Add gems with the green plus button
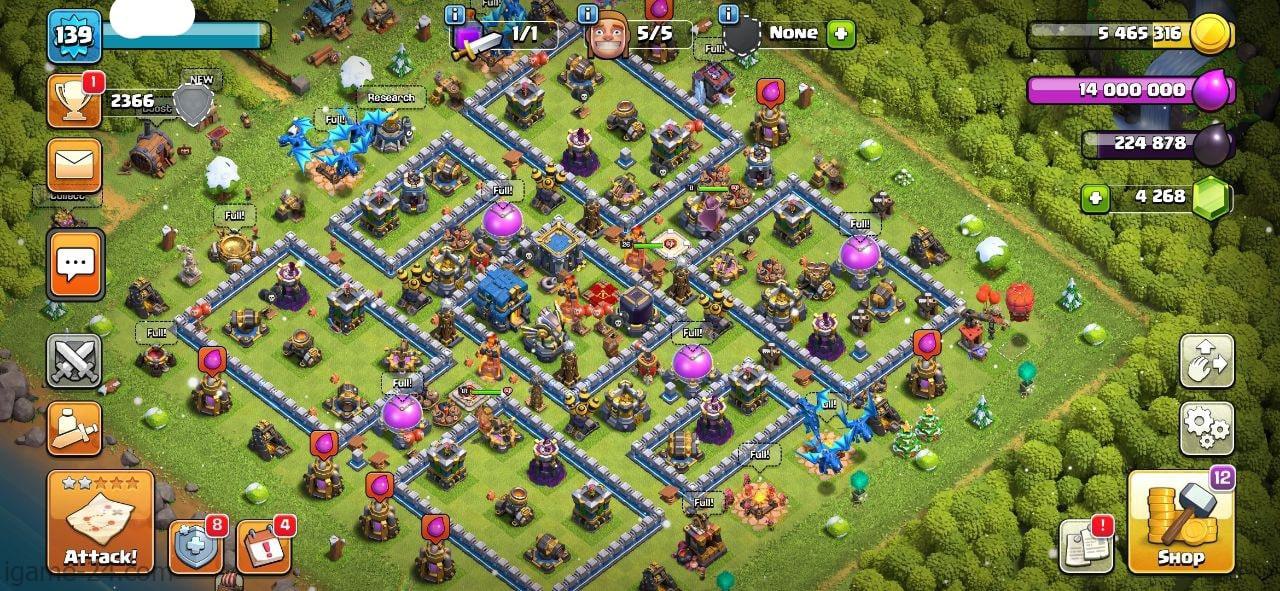Viewport: 1280px width, 591px height. (1095, 197)
